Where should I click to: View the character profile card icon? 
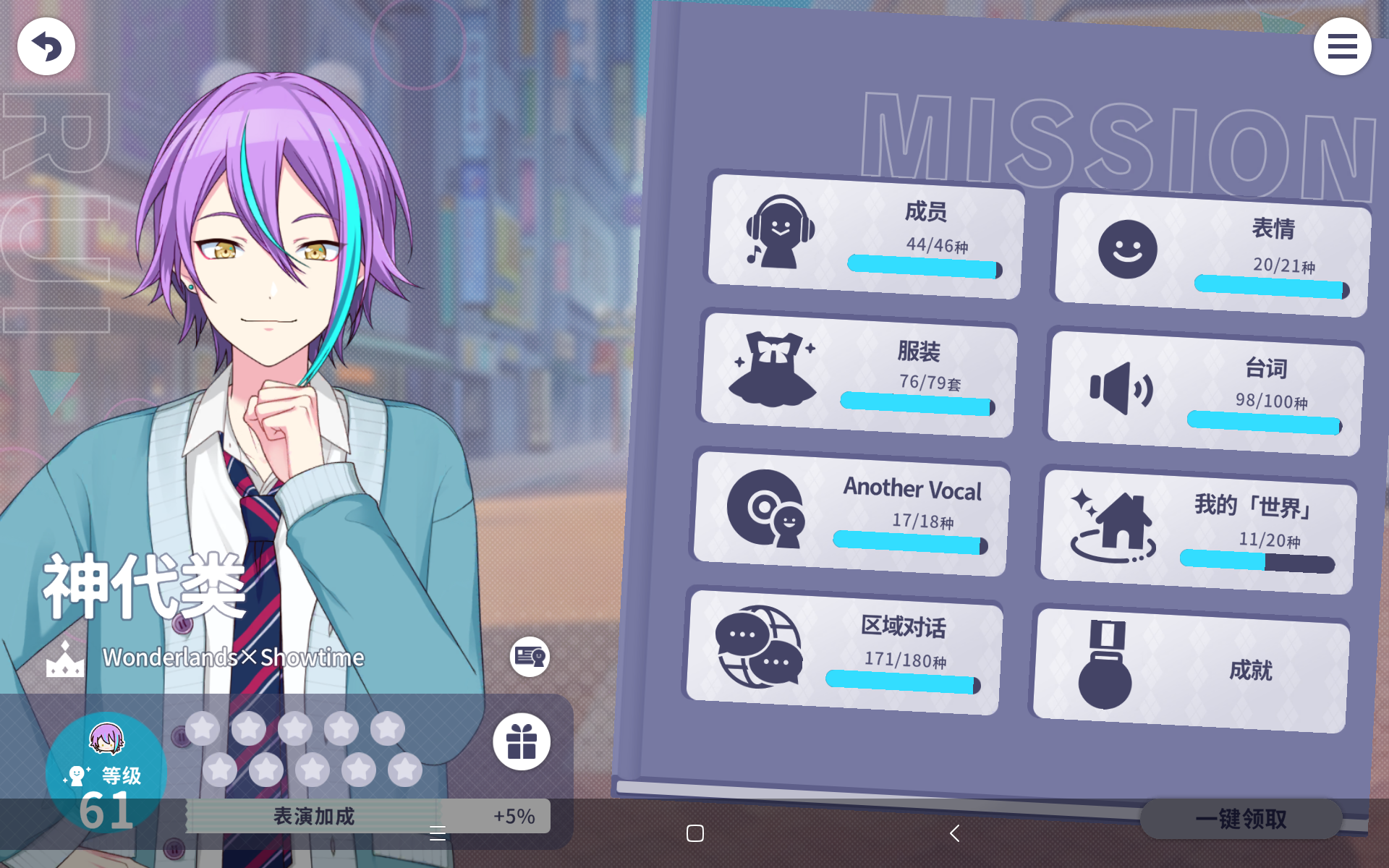pyautogui.click(x=529, y=657)
